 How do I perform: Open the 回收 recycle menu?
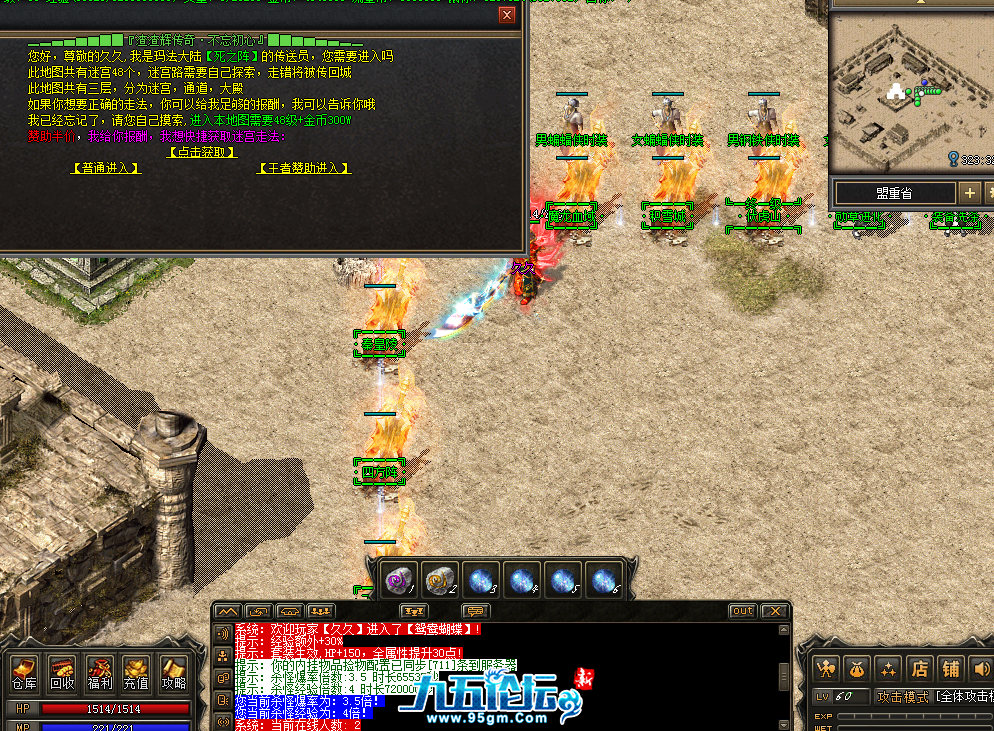pos(62,672)
